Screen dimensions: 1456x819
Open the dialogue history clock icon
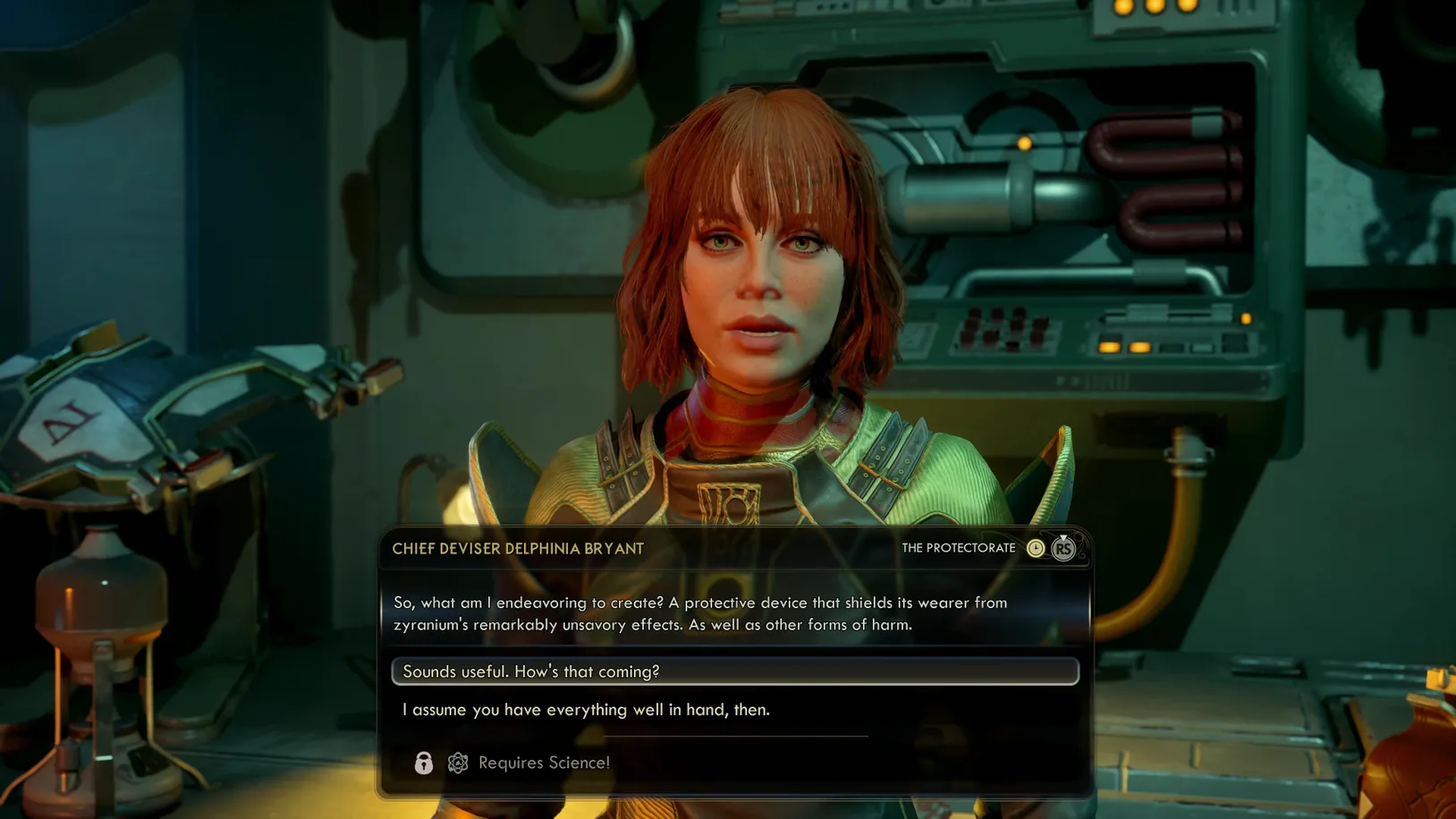[x=1036, y=548]
